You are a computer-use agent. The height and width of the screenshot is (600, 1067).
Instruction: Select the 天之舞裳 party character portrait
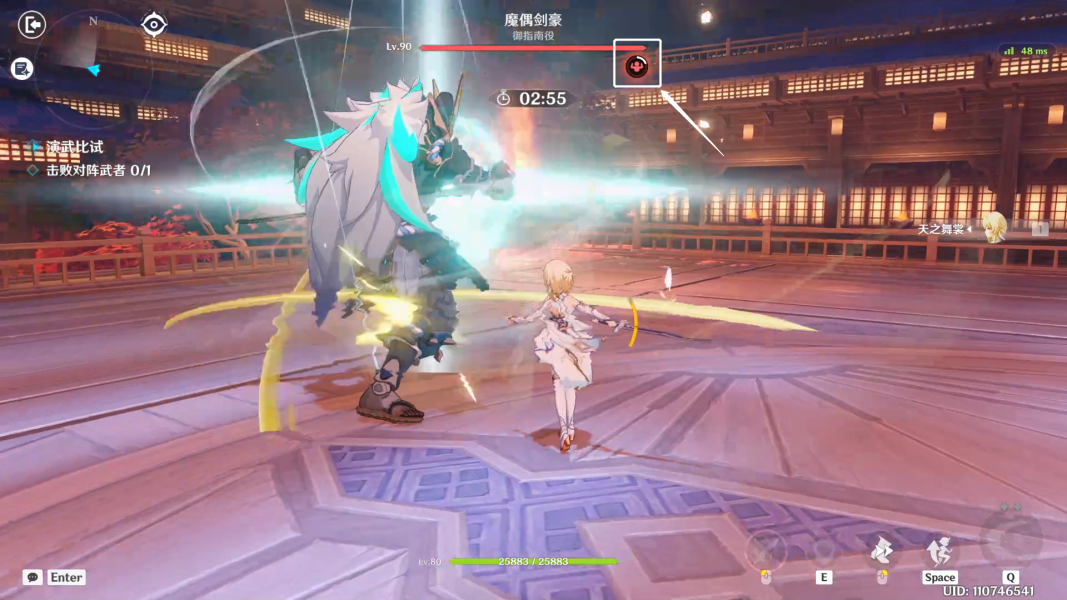[992, 228]
